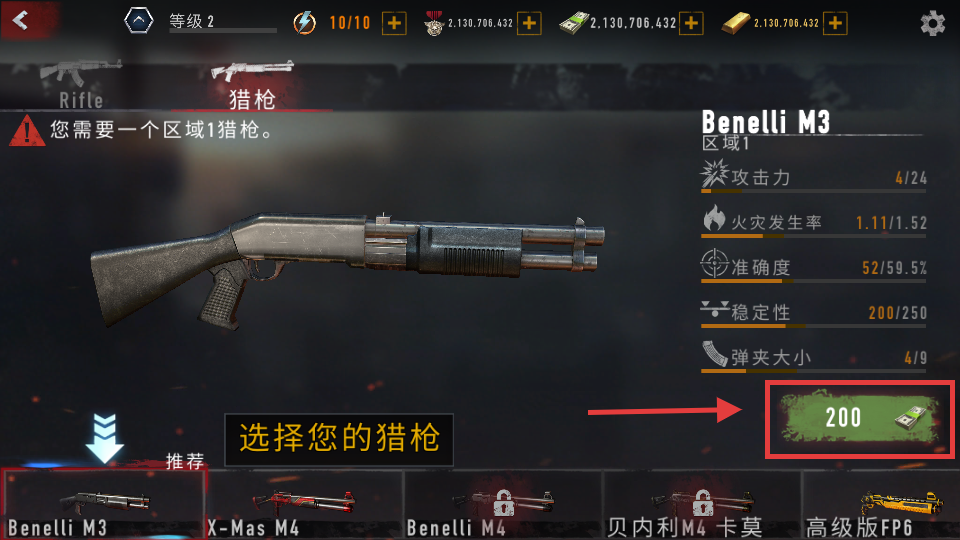
Task: Add energy with the plus button
Action: tap(395, 23)
